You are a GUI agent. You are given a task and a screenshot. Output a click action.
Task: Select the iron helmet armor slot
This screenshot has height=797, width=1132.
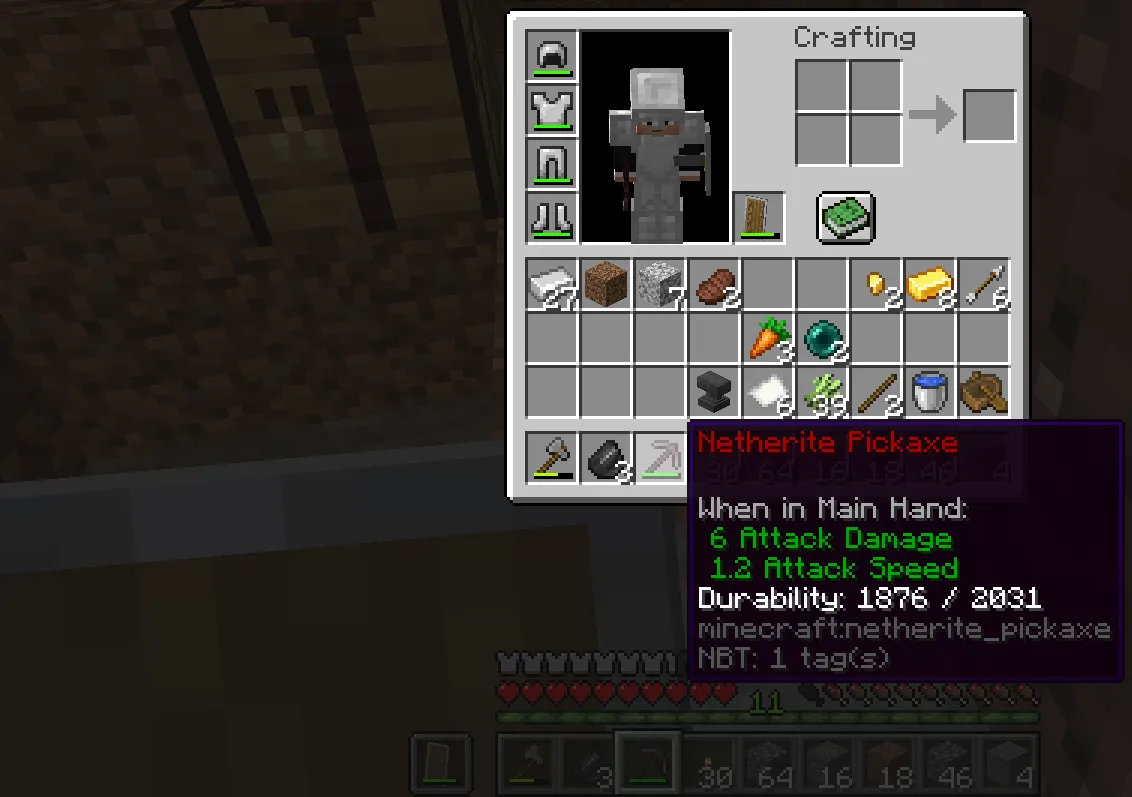[x=552, y=56]
